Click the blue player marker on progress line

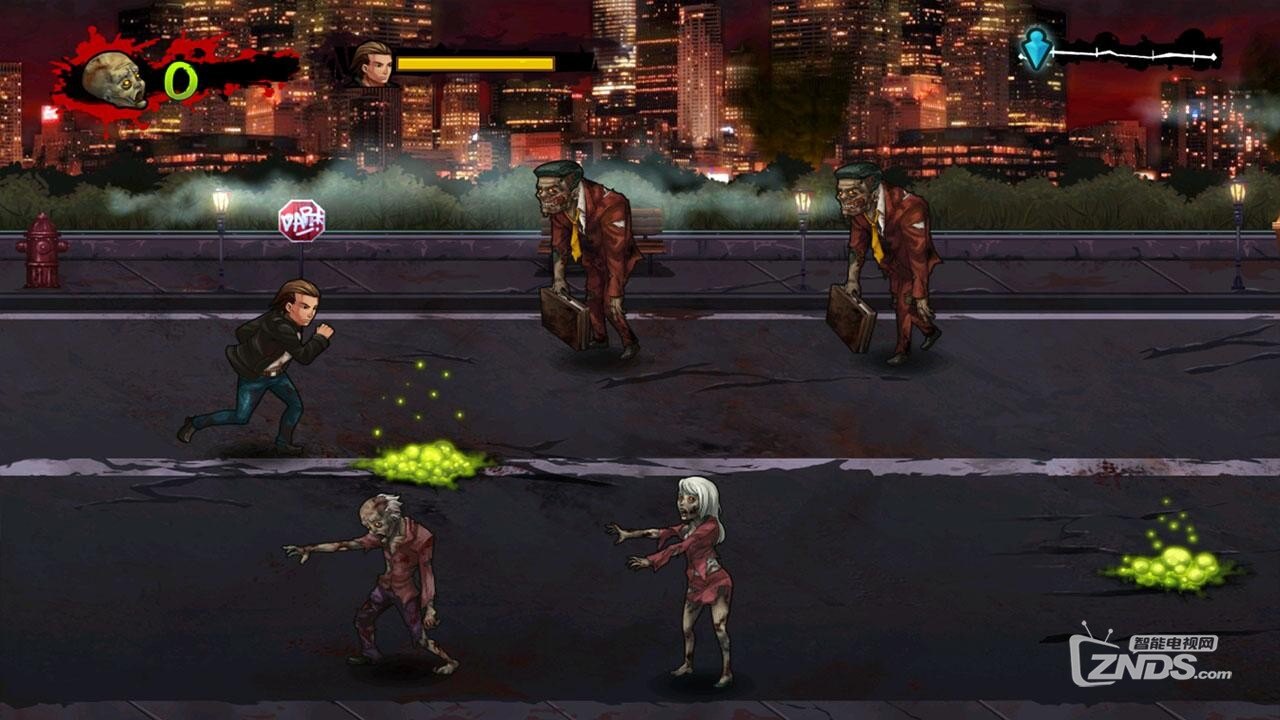(1037, 48)
